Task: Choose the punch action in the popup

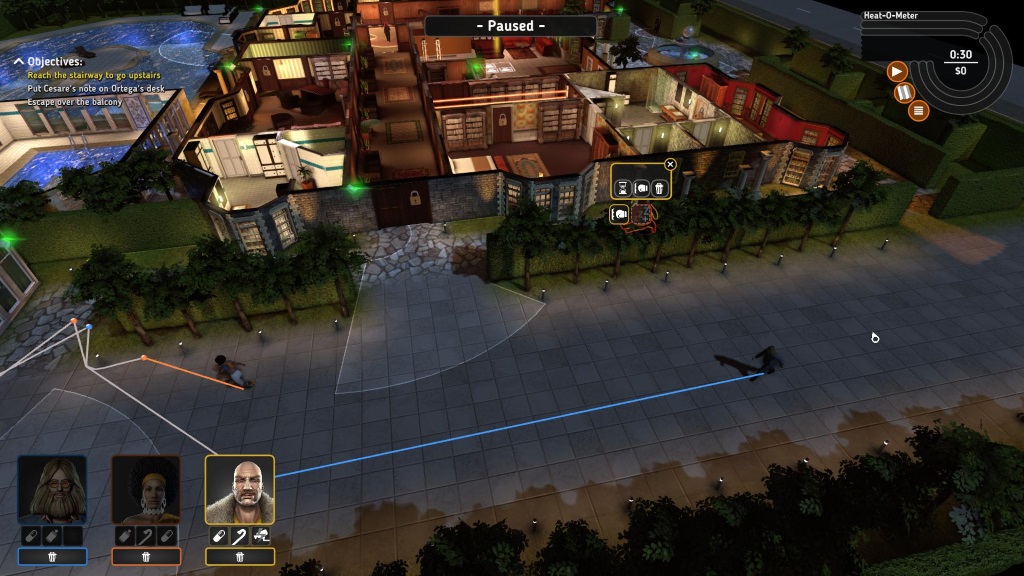Action: [x=641, y=187]
